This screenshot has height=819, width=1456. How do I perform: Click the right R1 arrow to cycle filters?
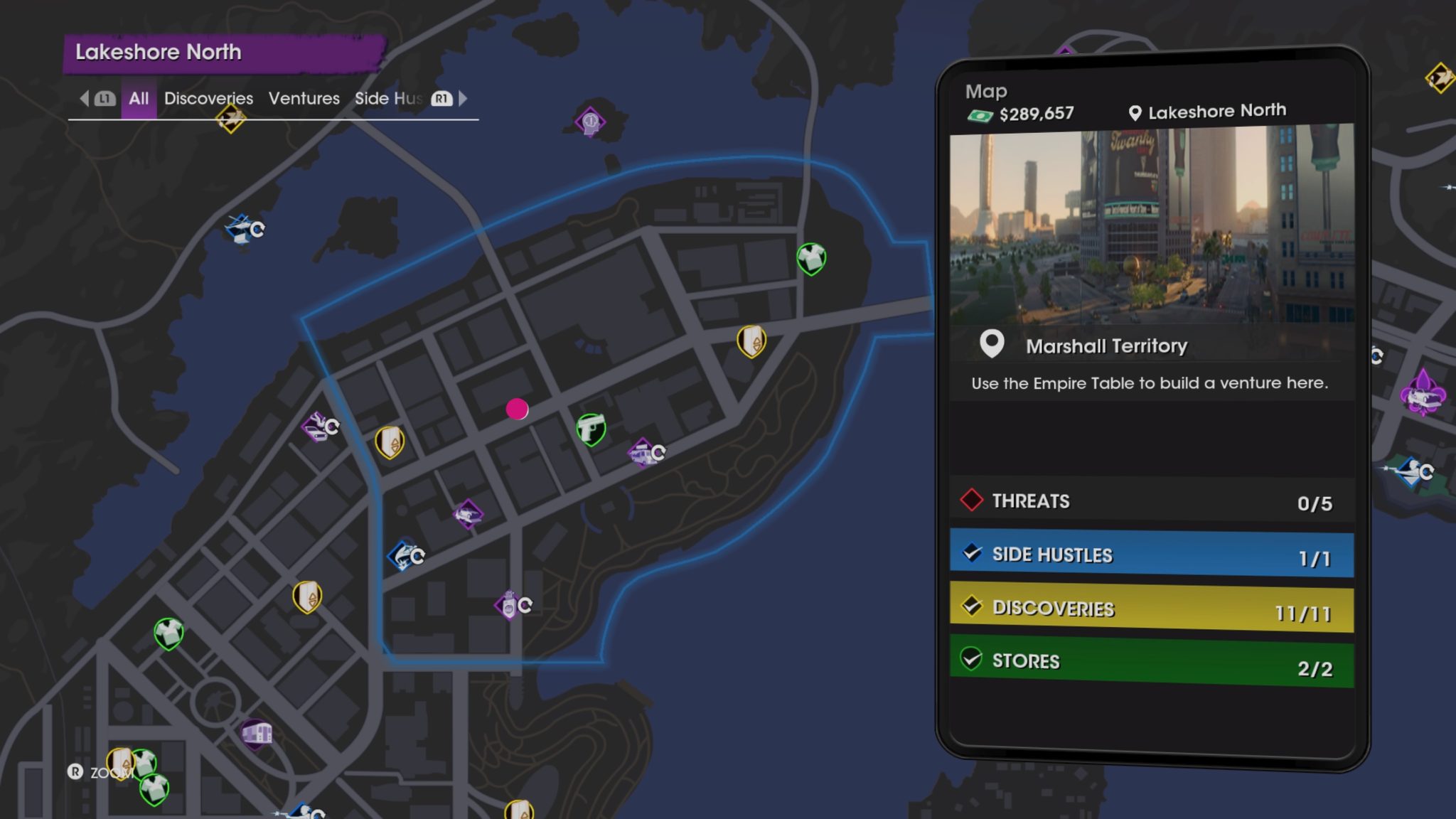click(x=462, y=99)
